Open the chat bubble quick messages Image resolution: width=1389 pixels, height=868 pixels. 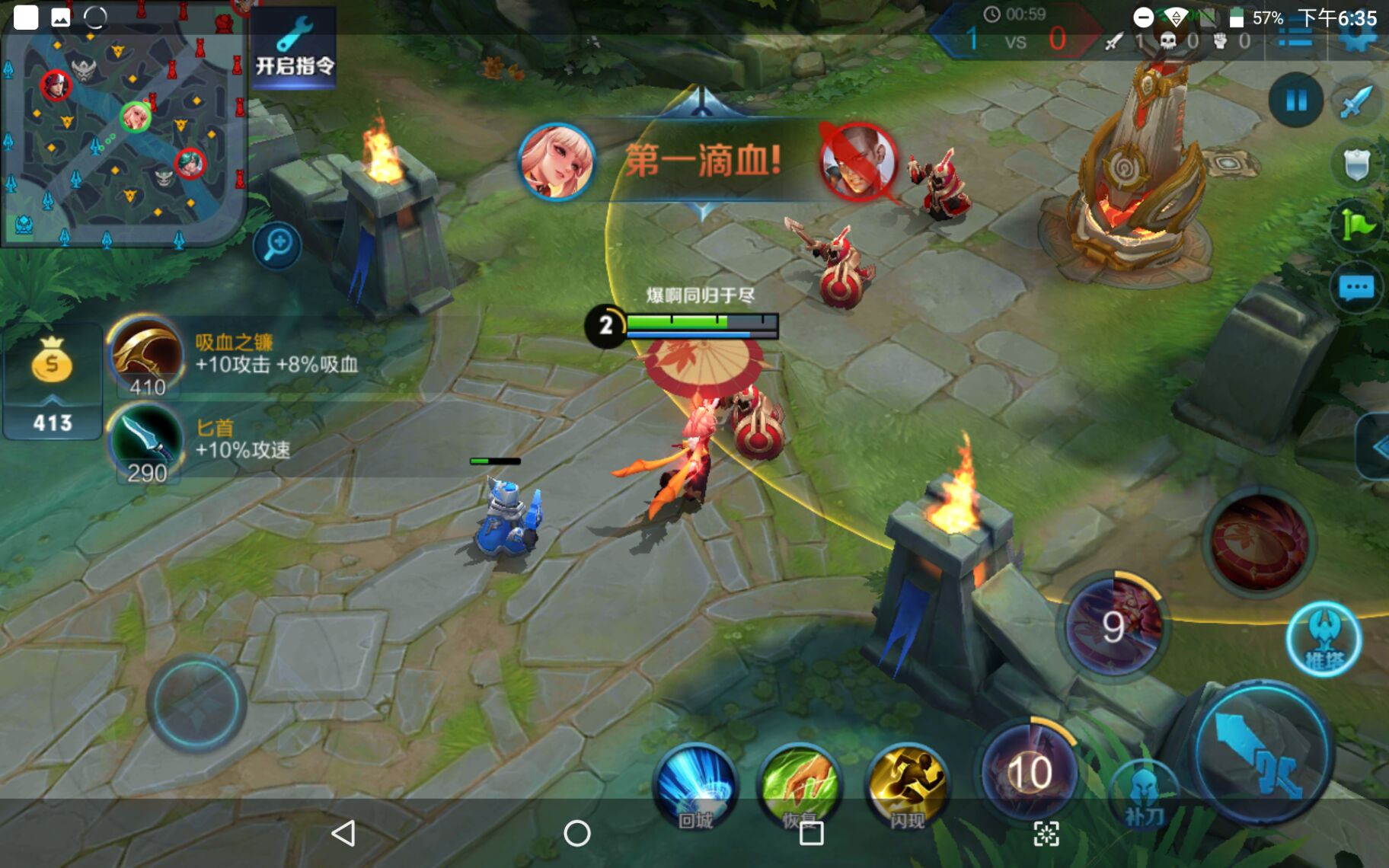click(x=1356, y=288)
